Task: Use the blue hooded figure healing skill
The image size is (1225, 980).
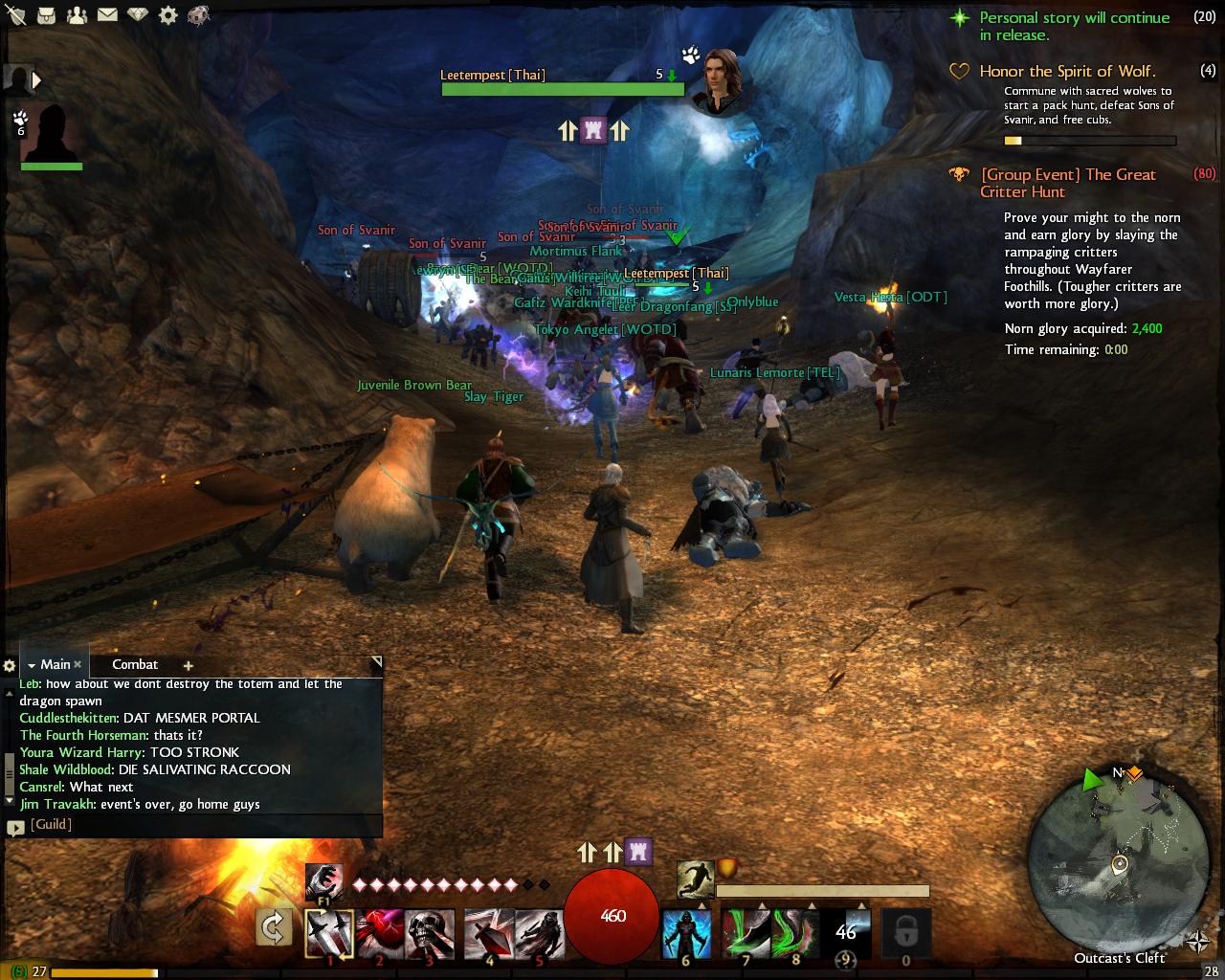Action: pyautogui.click(x=686, y=933)
